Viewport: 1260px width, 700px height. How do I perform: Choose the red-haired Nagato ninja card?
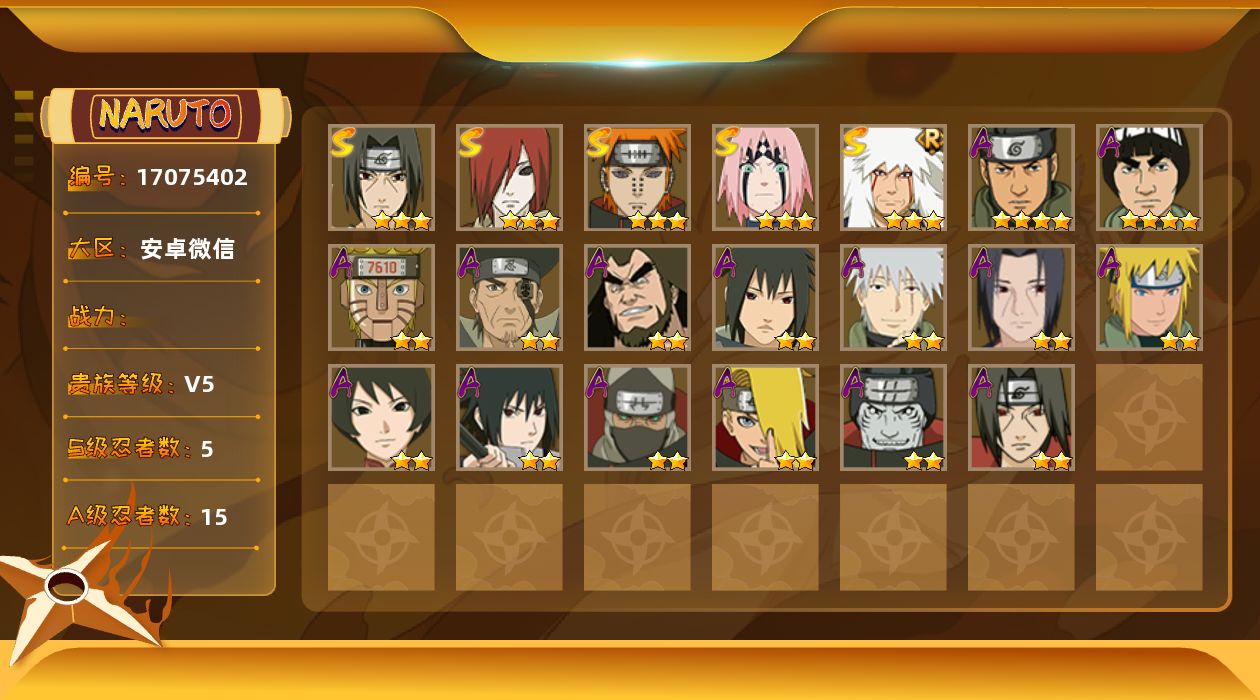509,178
